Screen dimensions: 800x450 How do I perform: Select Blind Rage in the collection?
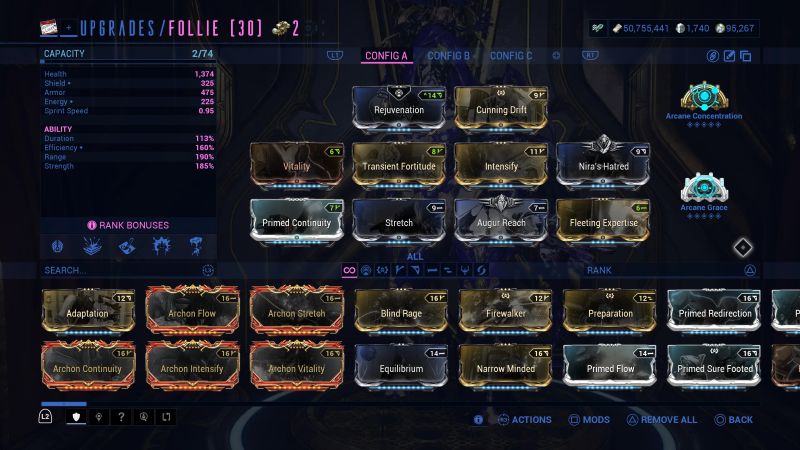401,312
